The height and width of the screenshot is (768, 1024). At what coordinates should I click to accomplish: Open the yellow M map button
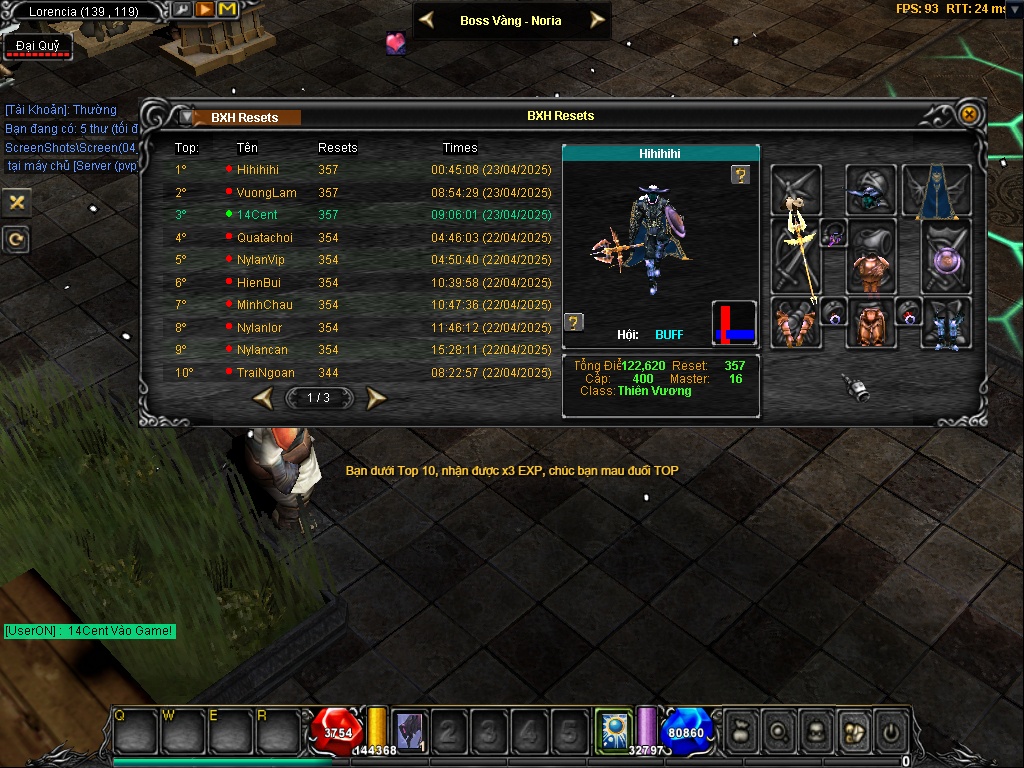click(227, 10)
